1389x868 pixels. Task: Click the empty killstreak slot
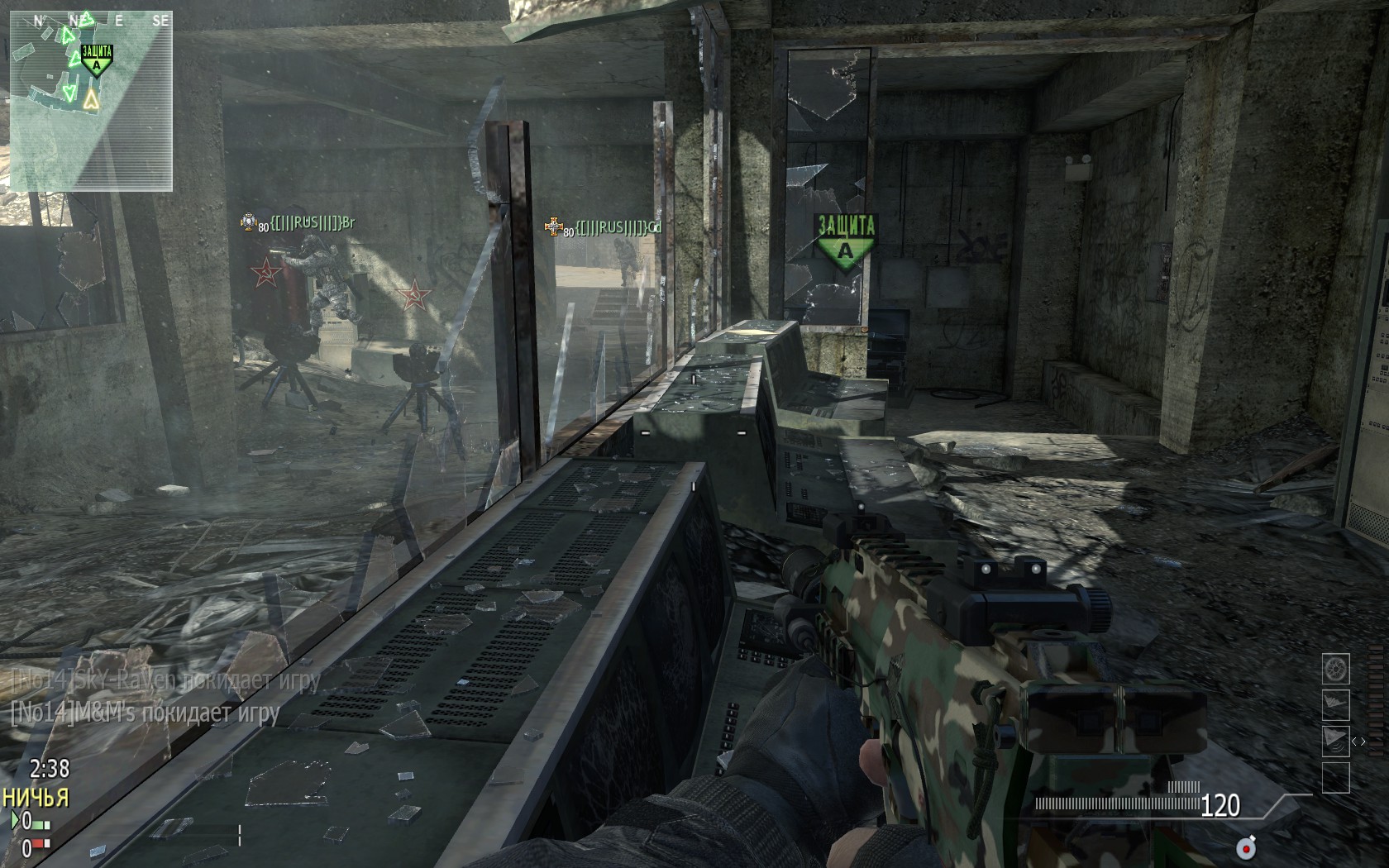pos(1336,777)
